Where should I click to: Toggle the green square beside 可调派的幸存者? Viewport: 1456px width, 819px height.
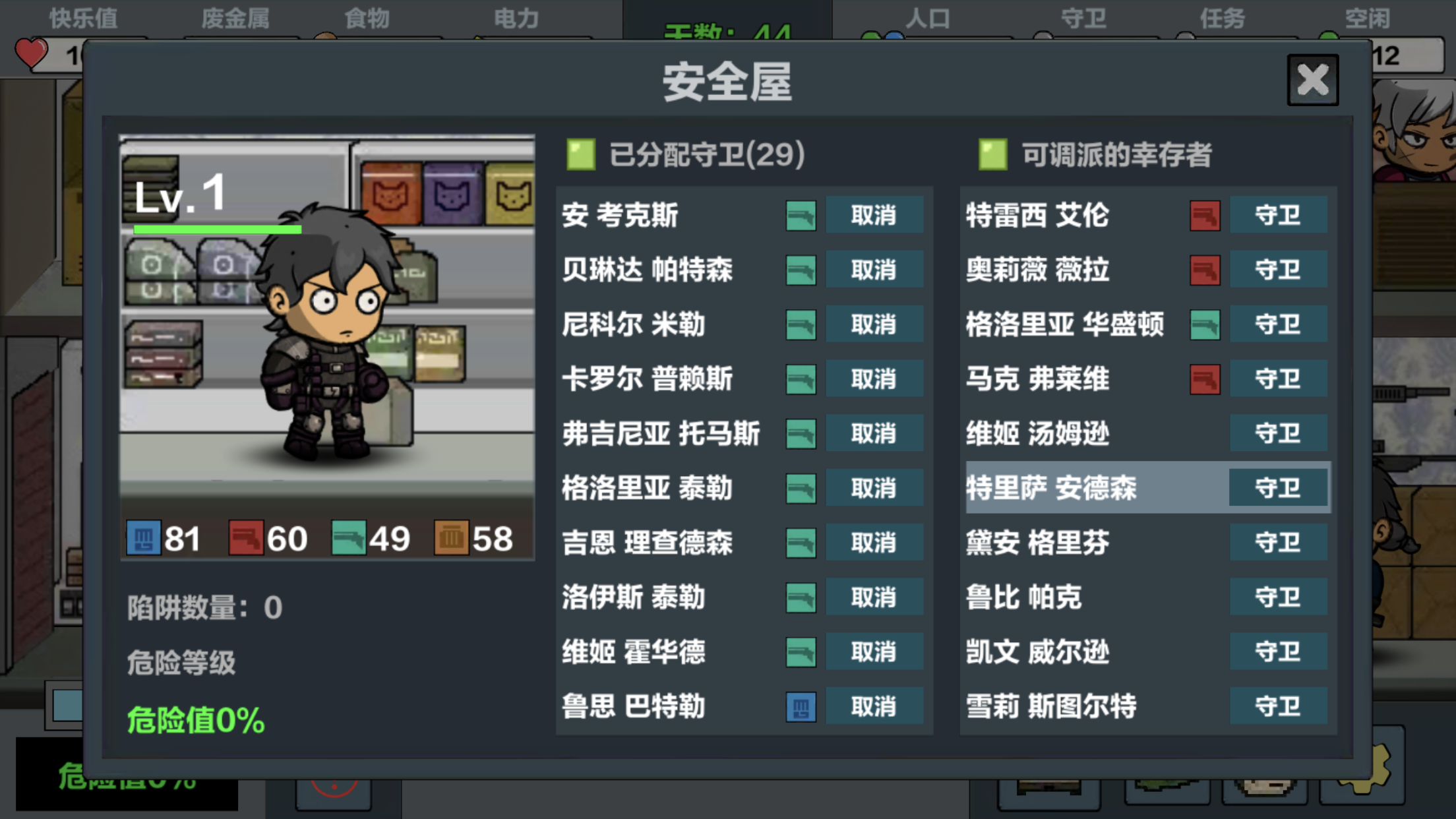tap(992, 156)
